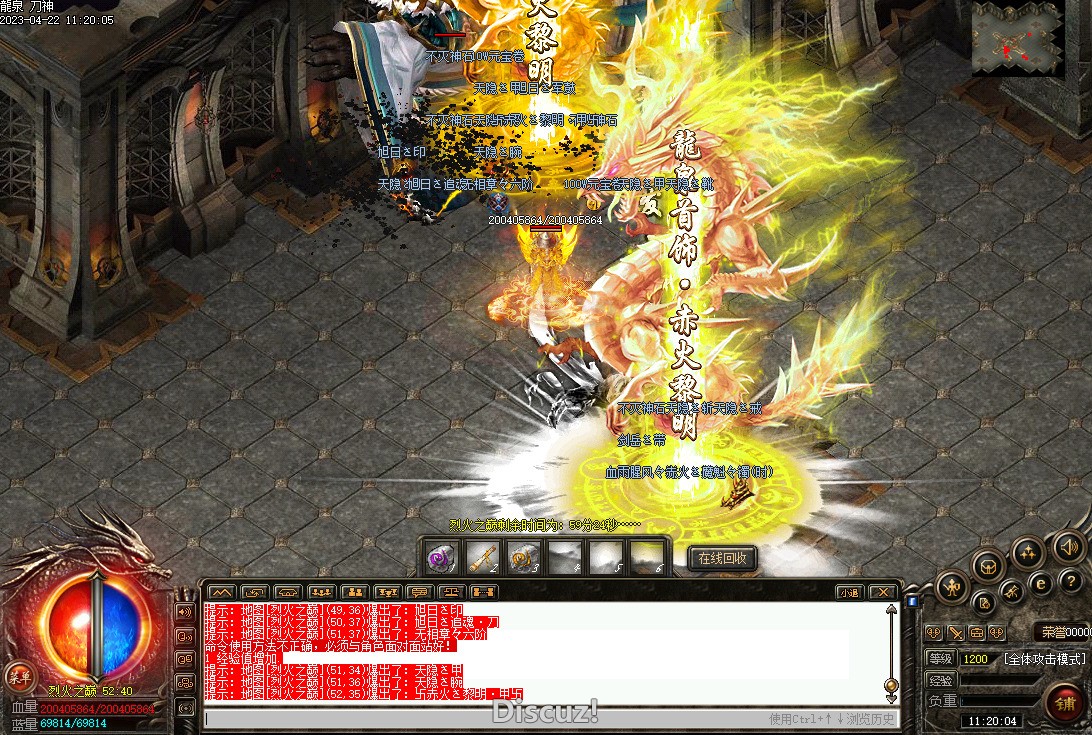Viewport: 1092px width, 735px height.
Task: Click the 在线回收 online recycle button
Action: click(722, 558)
